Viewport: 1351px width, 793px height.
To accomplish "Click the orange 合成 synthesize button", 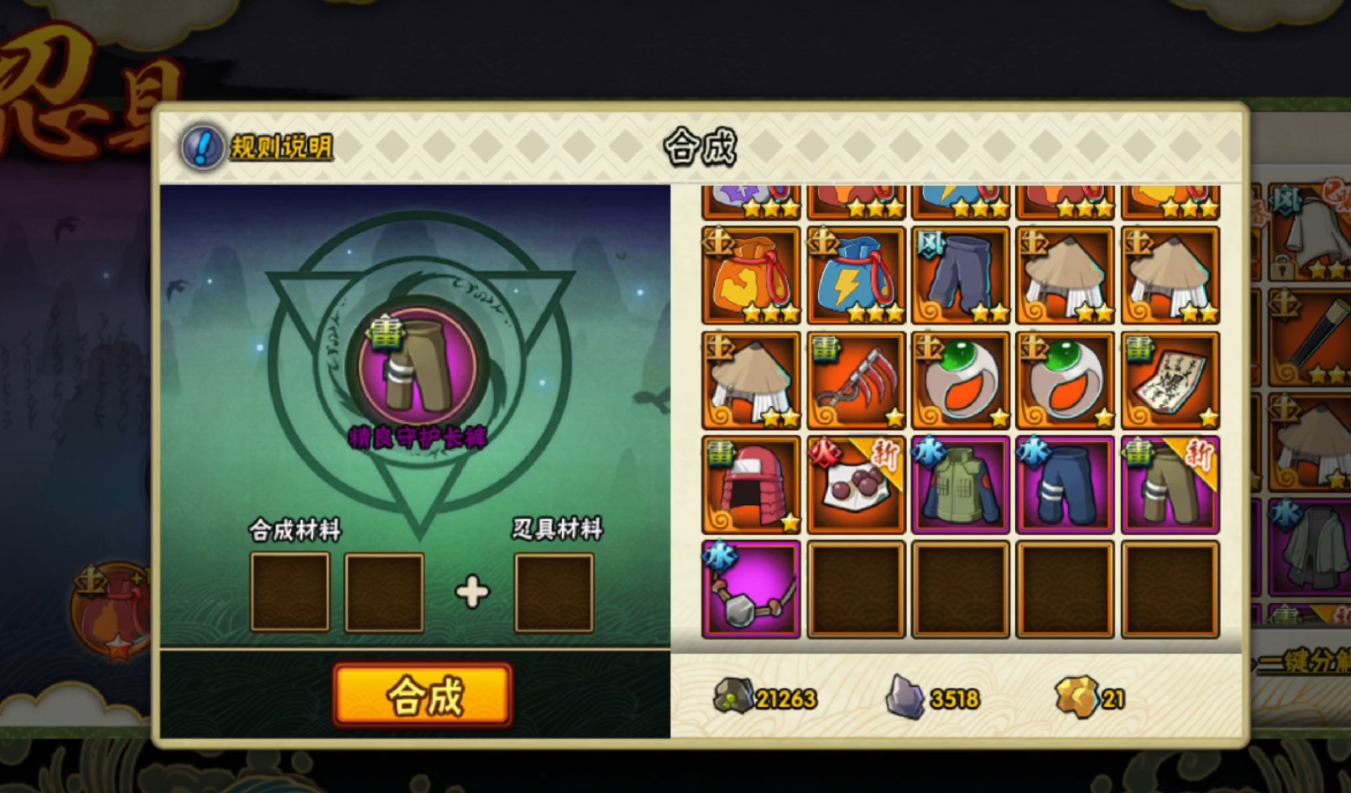I will pos(423,694).
